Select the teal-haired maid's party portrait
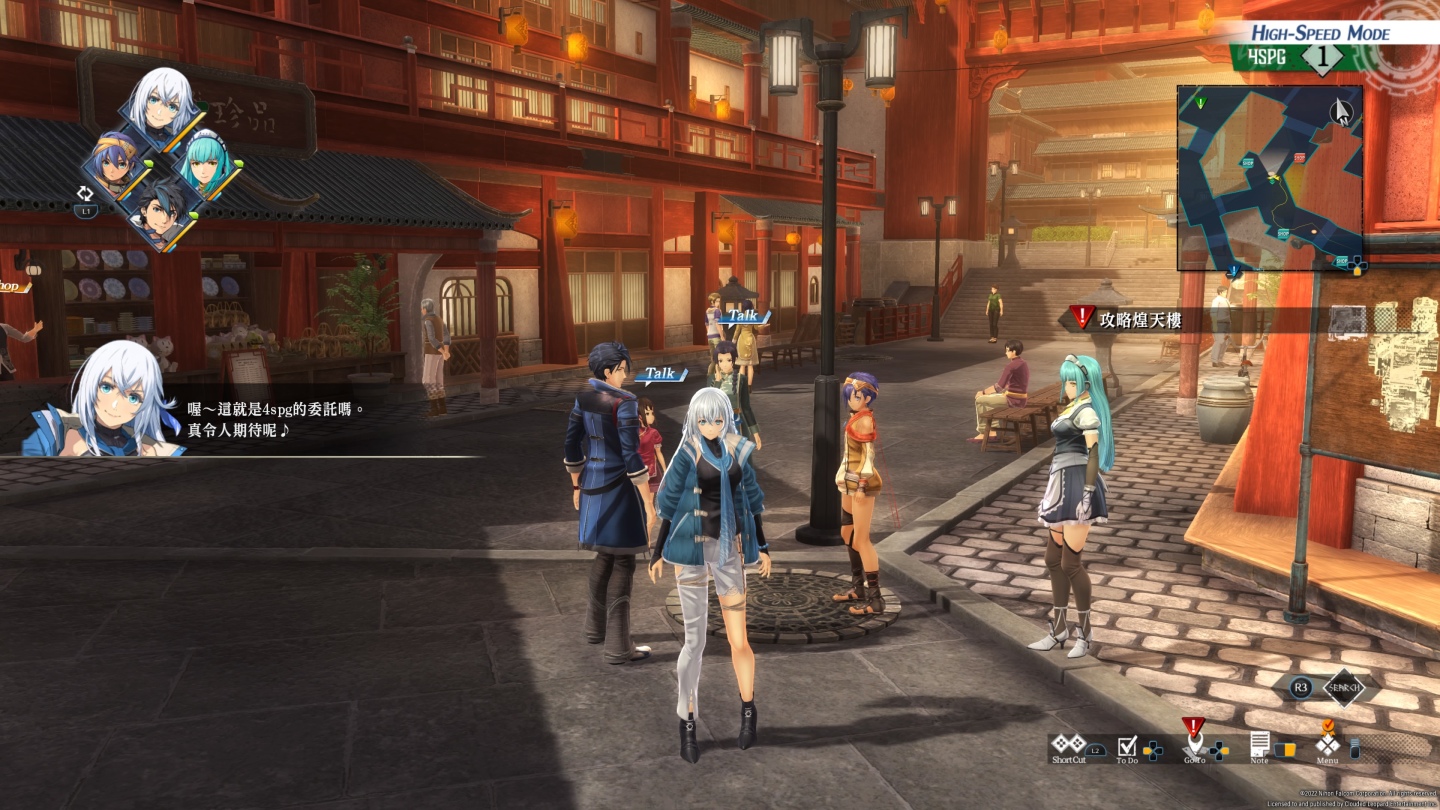The width and height of the screenshot is (1440, 810). (206, 166)
